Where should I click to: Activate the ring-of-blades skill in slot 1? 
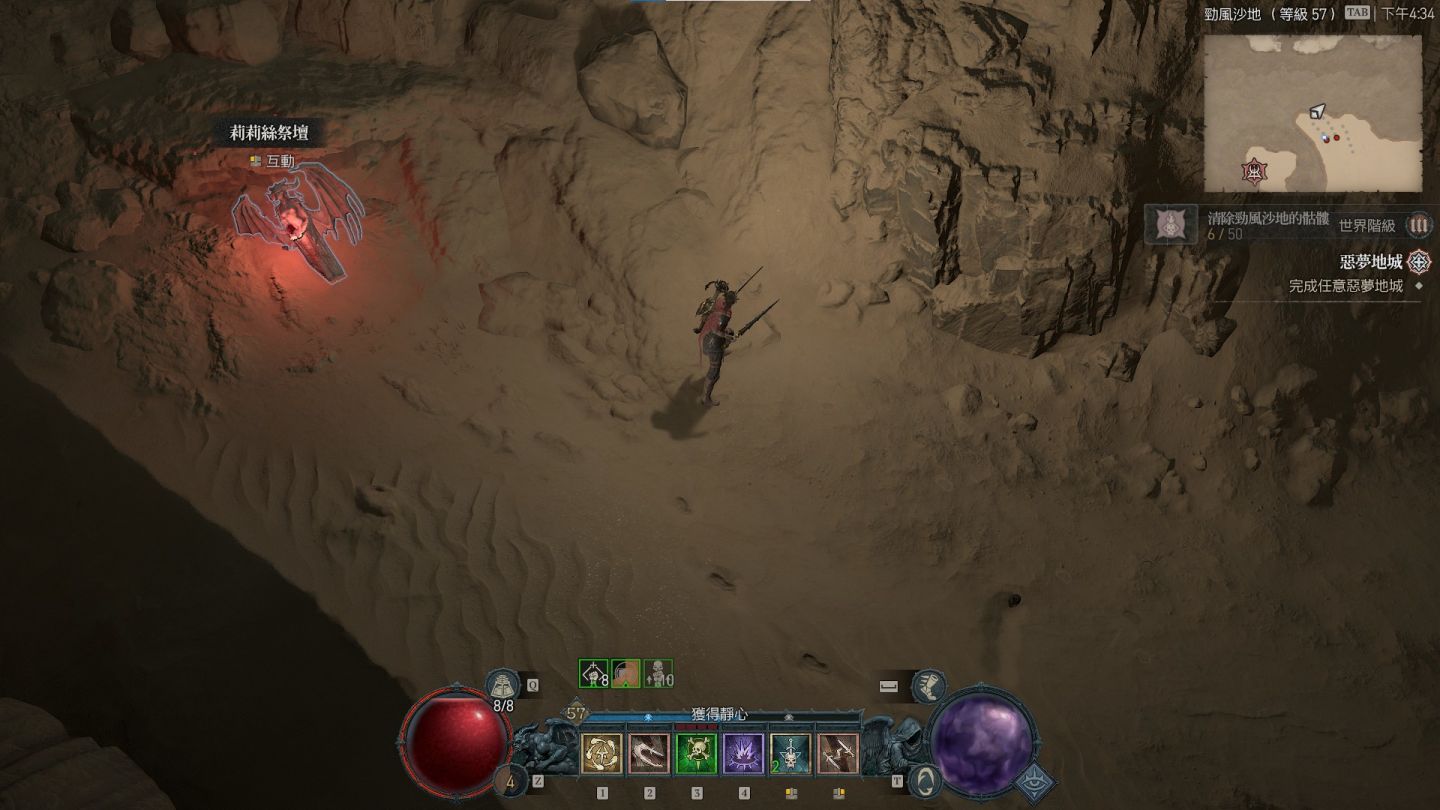coord(602,753)
